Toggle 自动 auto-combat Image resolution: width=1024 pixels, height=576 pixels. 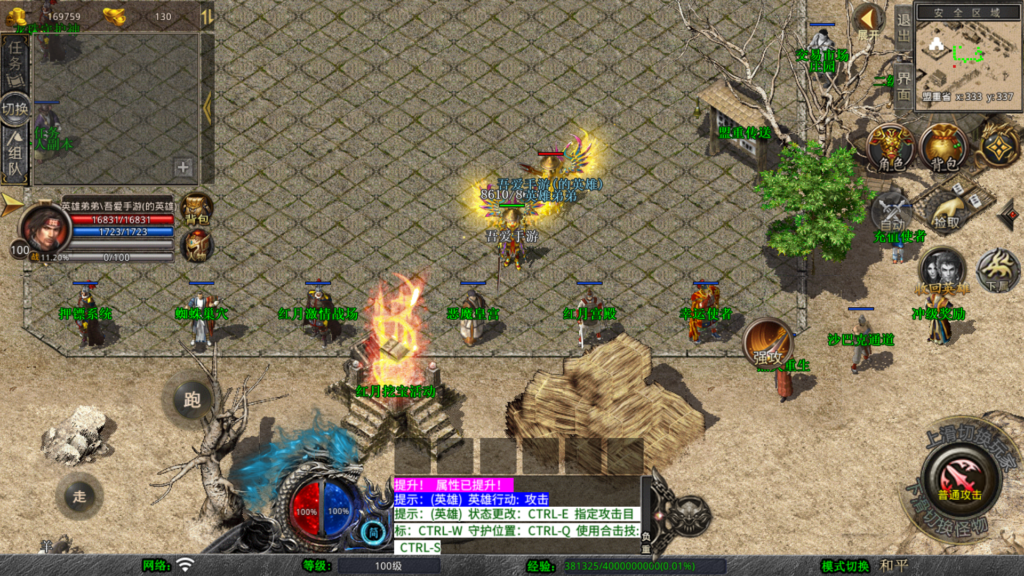point(891,210)
